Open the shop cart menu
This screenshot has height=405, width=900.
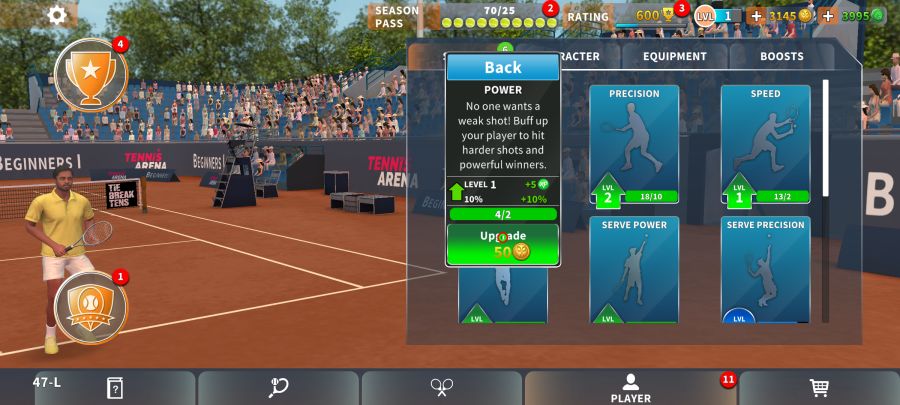pos(818,388)
